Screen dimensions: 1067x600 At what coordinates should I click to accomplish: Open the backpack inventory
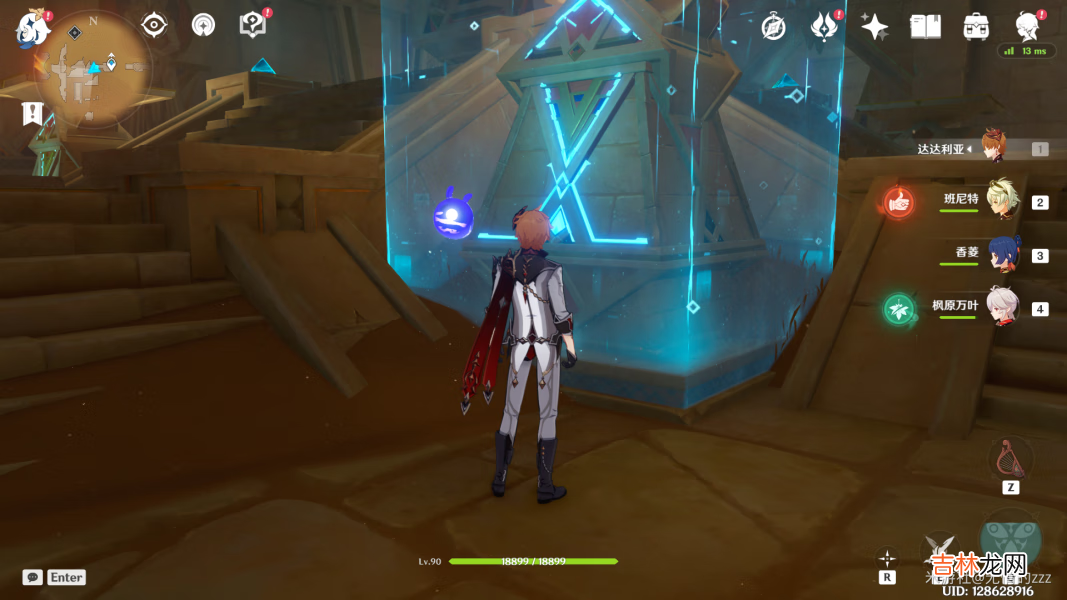[x=976, y=27]
